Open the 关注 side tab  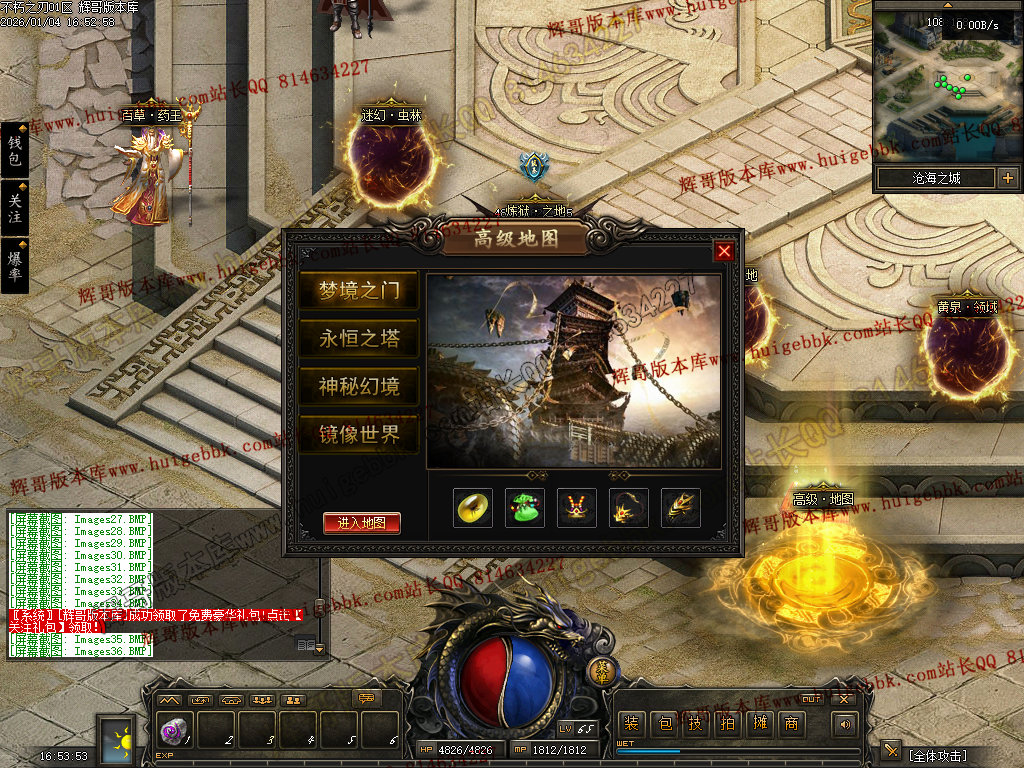pyautogui.click(x=14, y=208)
